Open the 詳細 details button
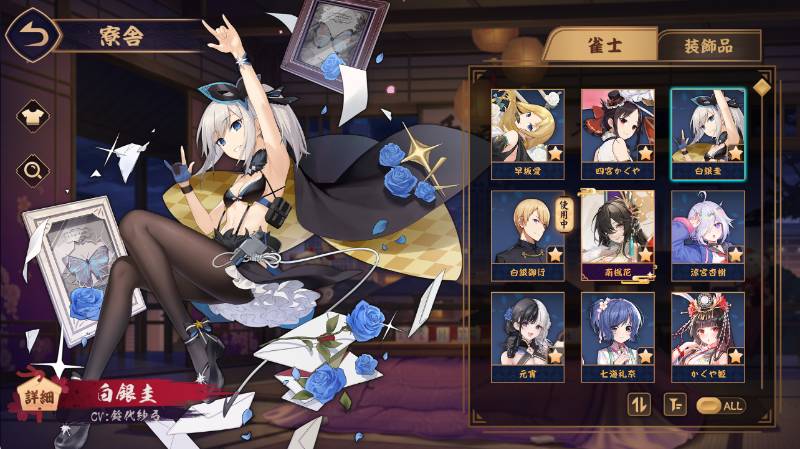800x449 pixels. tap(38, 398)
